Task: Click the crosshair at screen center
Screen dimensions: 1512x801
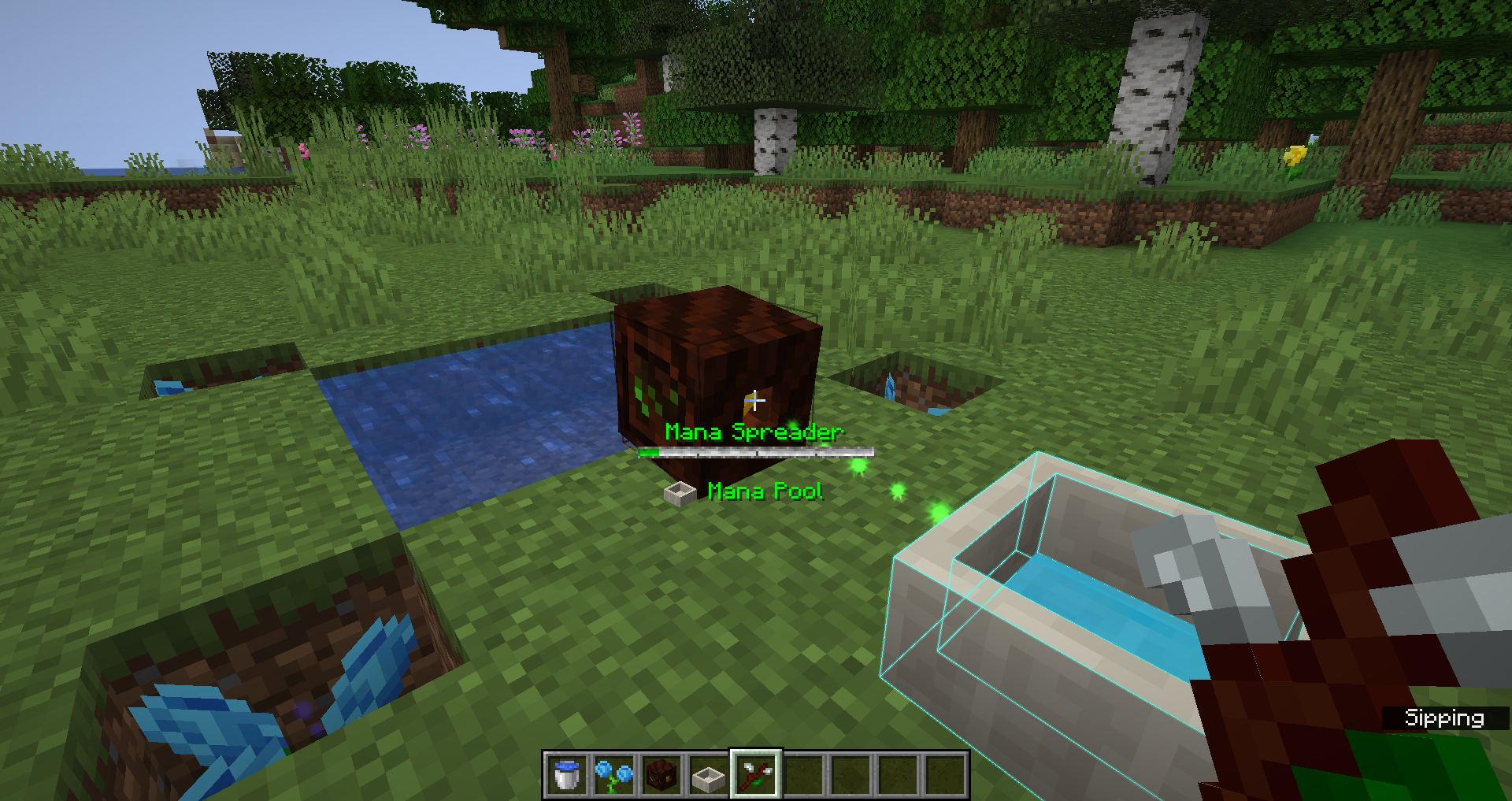Action: (756, 401)
